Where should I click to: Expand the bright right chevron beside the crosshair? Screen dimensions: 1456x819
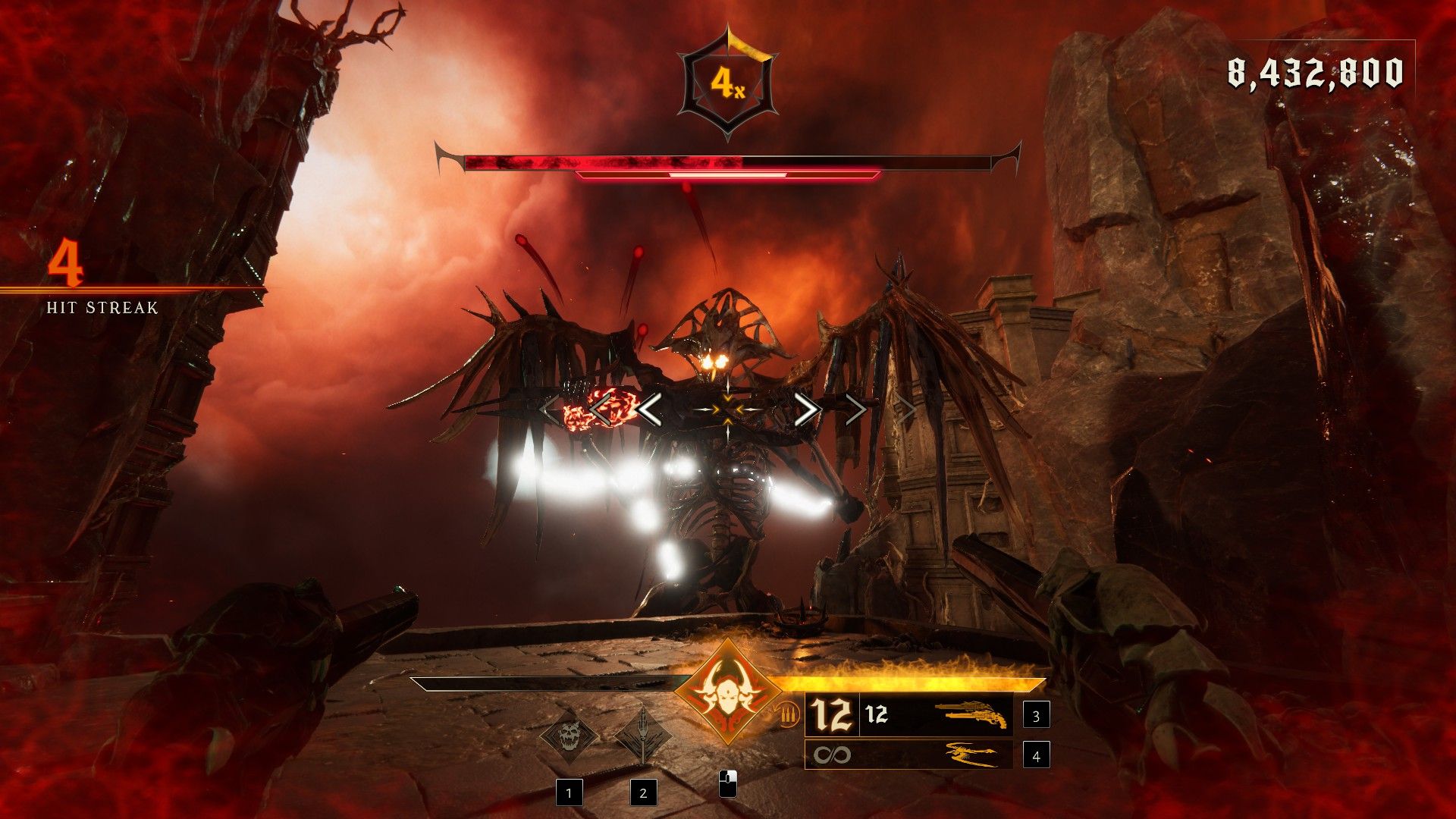click(808, 409)
